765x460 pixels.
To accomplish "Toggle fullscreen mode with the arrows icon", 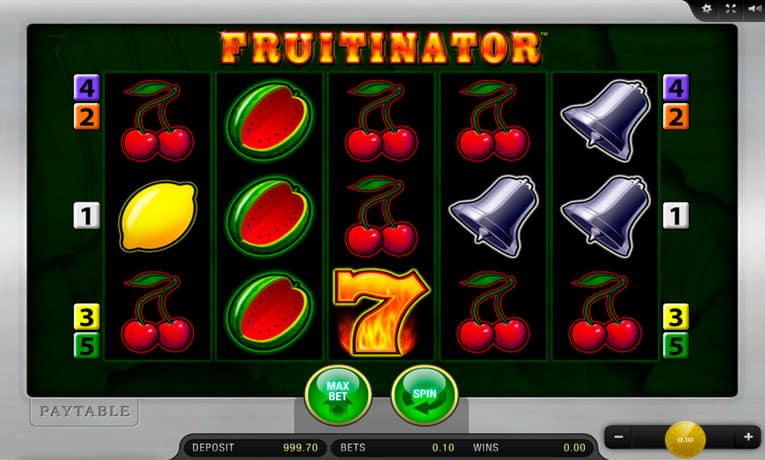I will point(730,8).
